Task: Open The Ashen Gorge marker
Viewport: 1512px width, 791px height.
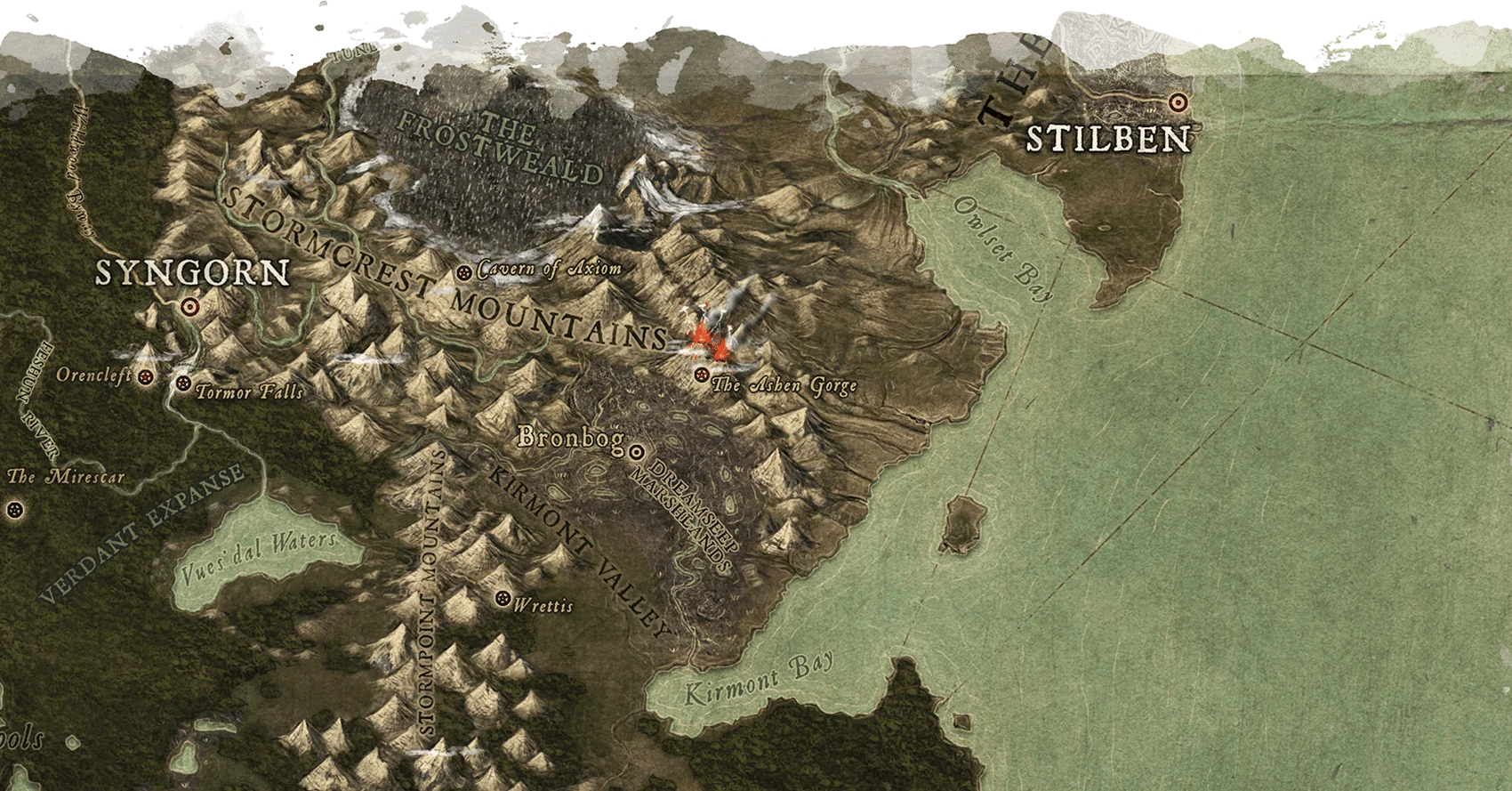Action: pyautogui.click(x=703, y=375)
